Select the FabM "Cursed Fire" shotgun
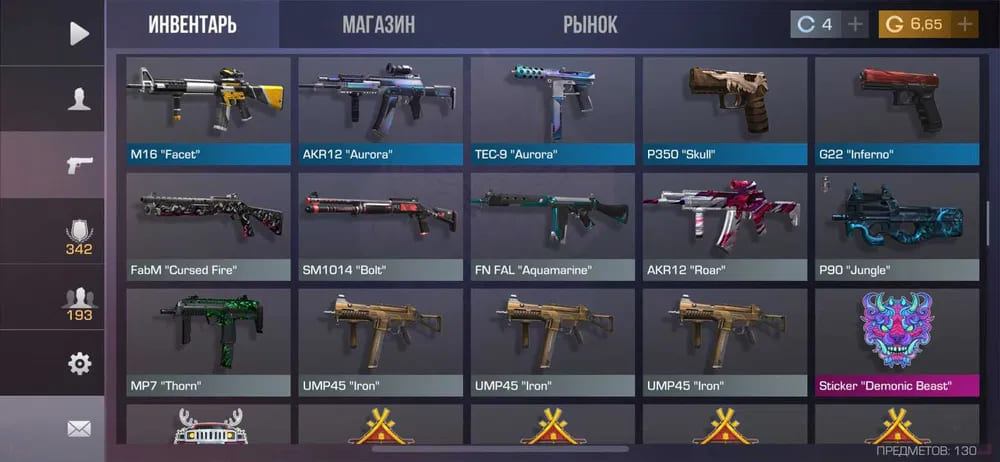Image resolution: width=1000 pixels, height=462 pixels. click(x=209, y=224)
